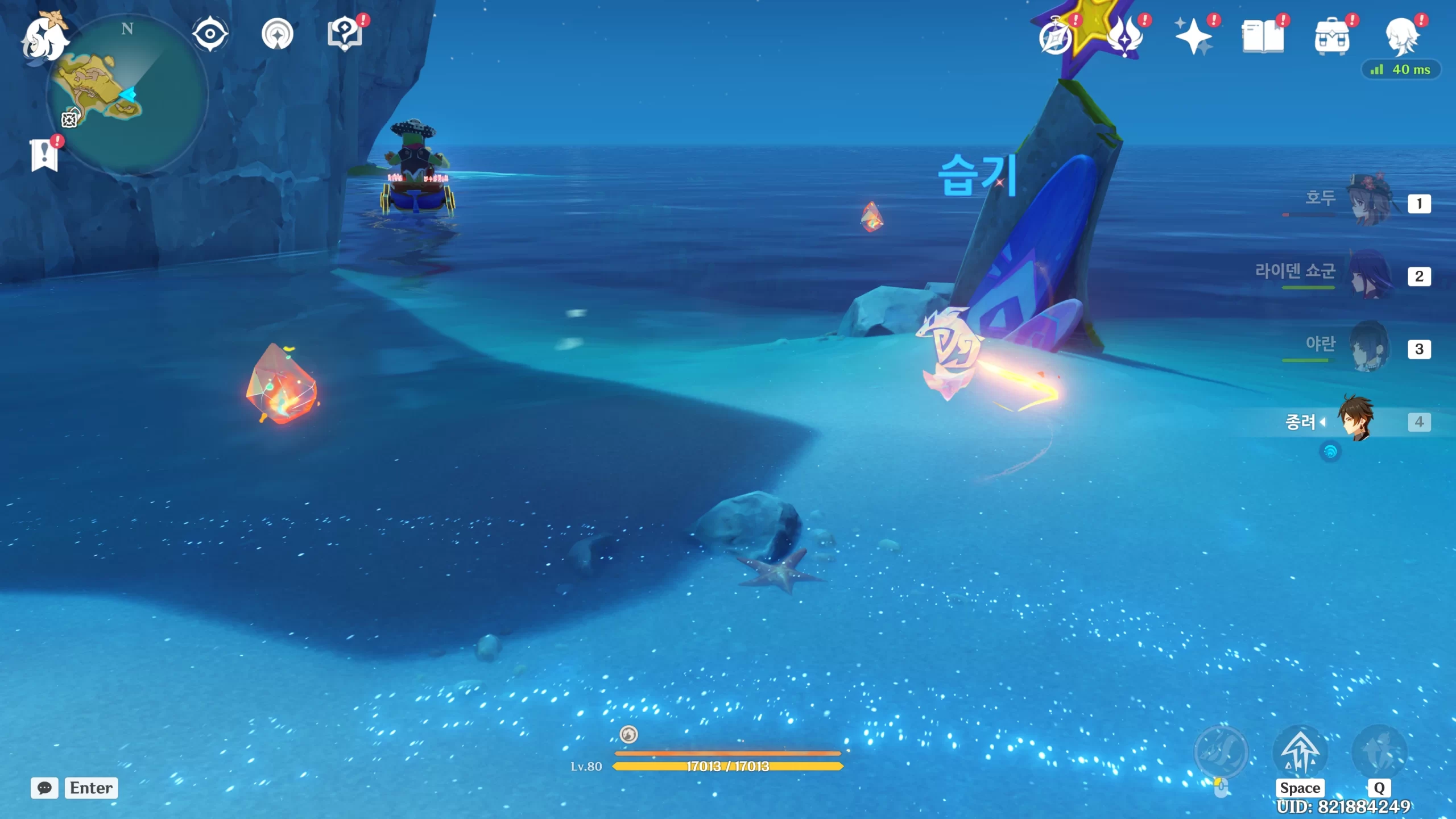1456x819 pixels.
Task: Open the question-mark tutorial notification icon
Action: tap(345, 34)
